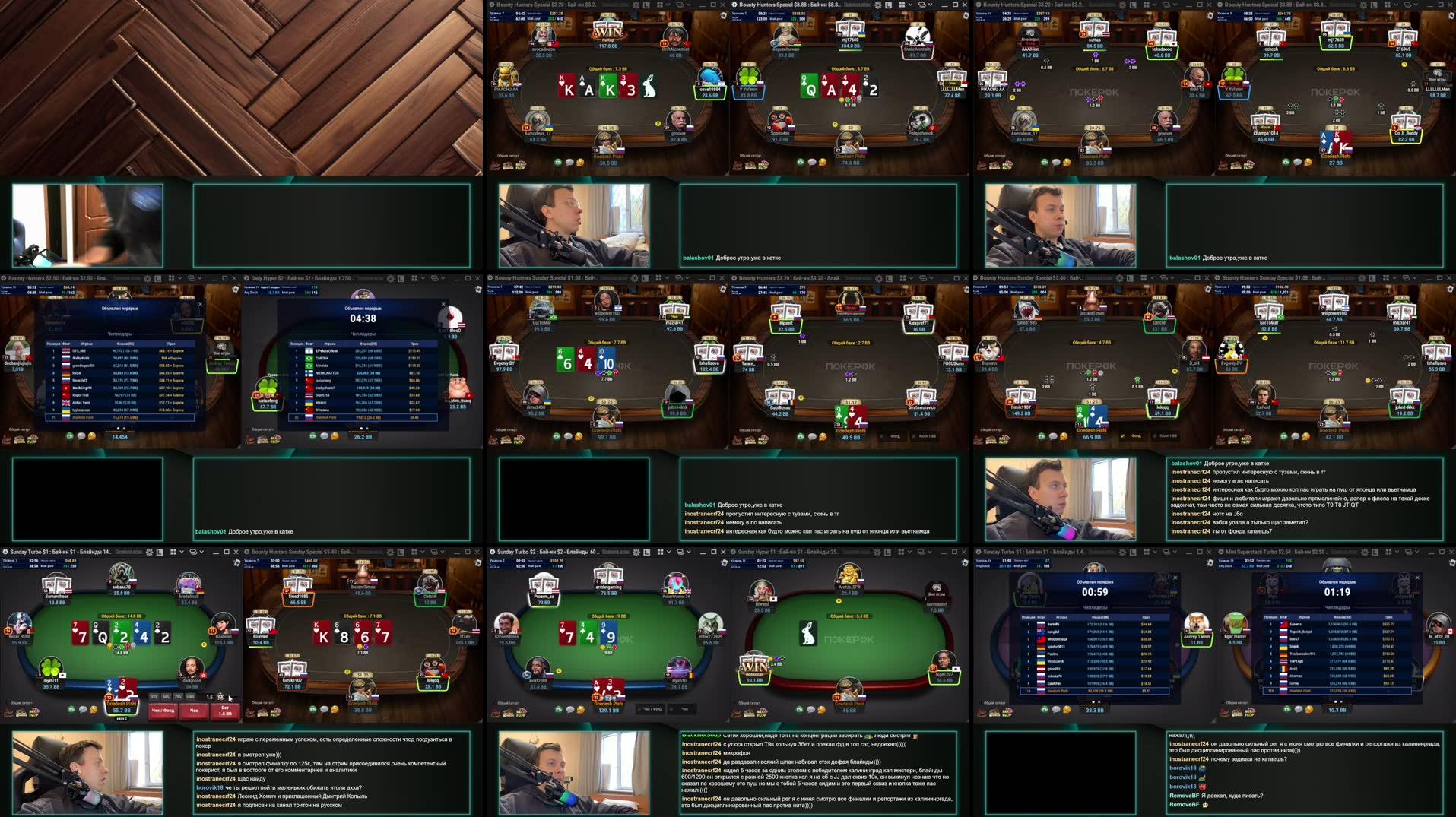Uncheck the fold checkbox on the Sunday Special table
Viewport: 1456px width, 817px height.
click(1123, 435)
